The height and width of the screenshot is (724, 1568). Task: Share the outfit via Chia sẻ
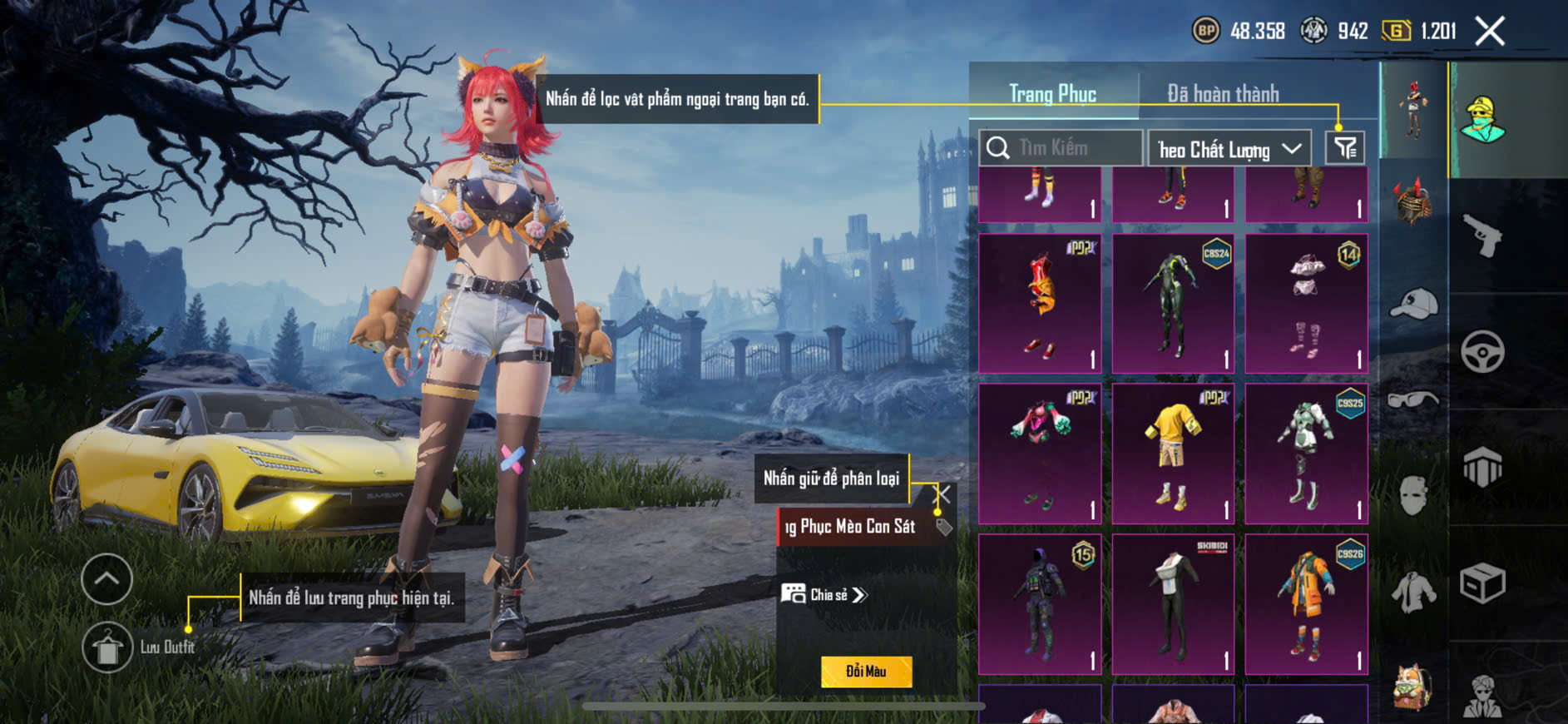(x=824, y=594)
